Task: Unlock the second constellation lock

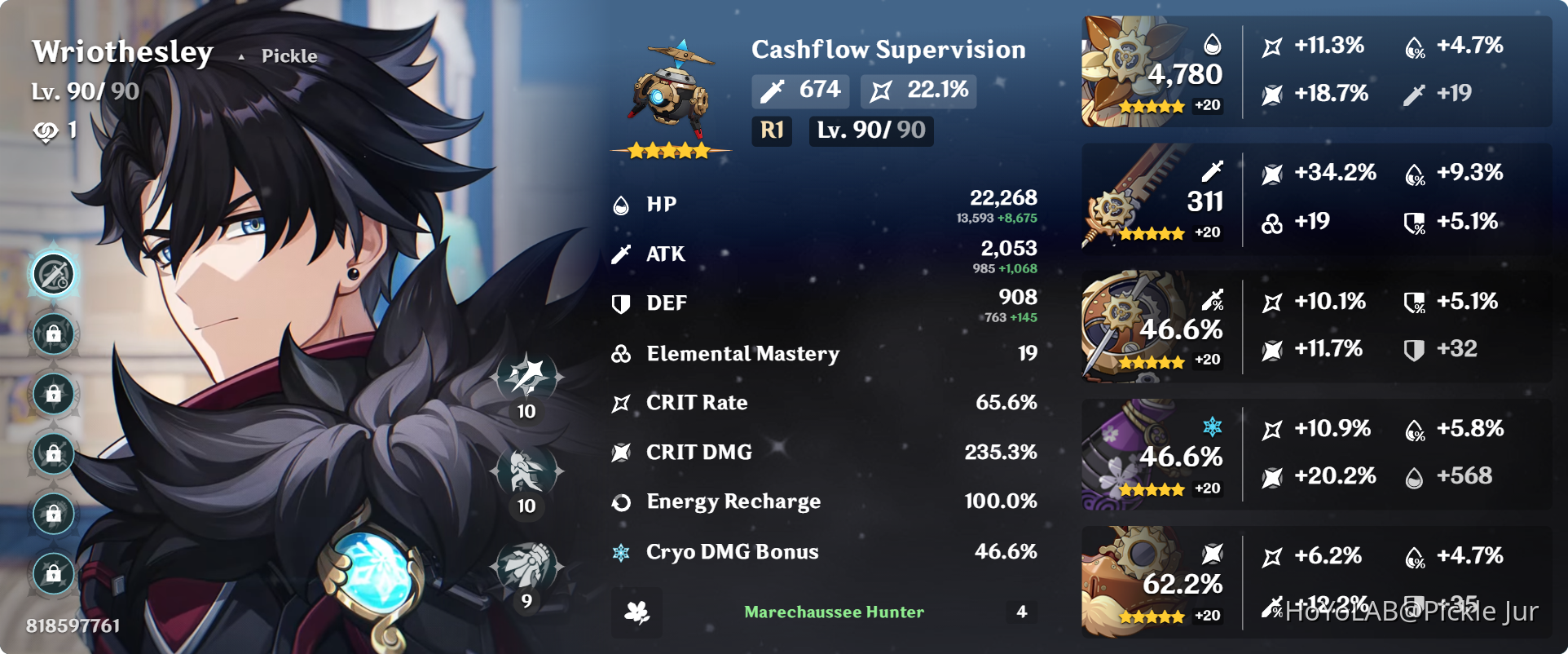Action: click(54, 334)
